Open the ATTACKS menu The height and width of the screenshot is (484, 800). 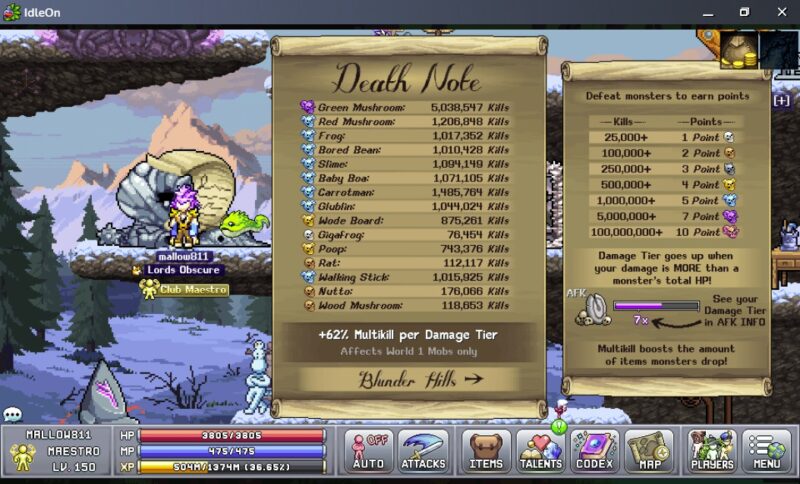[423, 452]
